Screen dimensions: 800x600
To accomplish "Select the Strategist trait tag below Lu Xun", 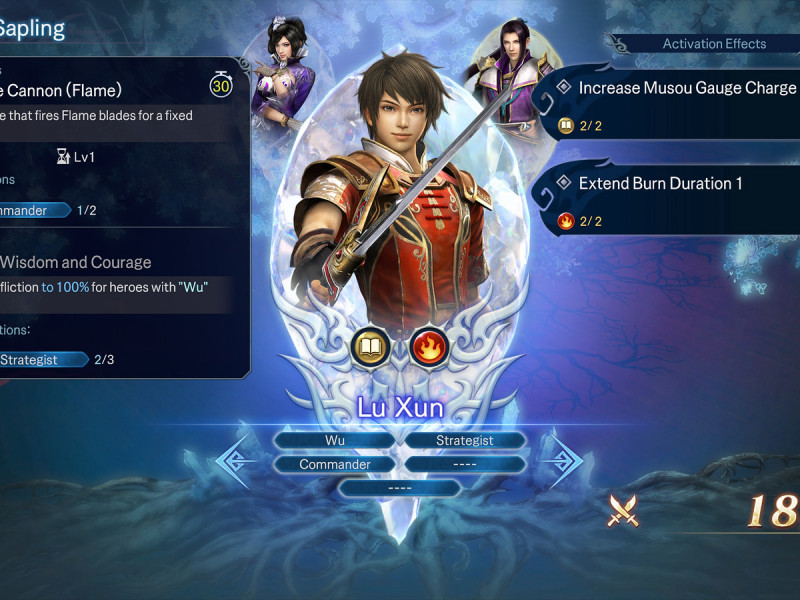I will point(464,440).
